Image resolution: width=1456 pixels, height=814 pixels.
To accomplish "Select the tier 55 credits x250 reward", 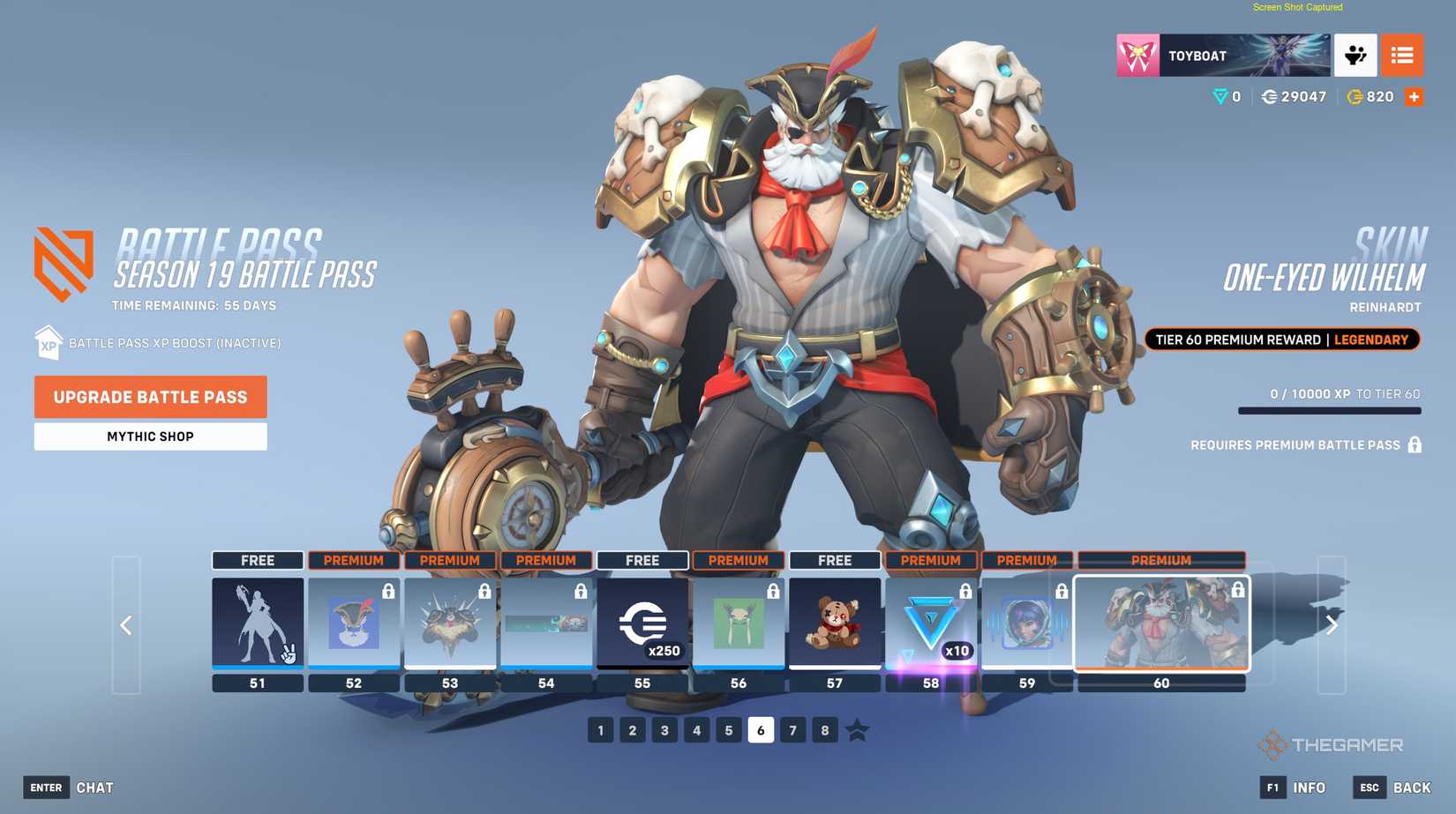I will [x=642, y=623].
